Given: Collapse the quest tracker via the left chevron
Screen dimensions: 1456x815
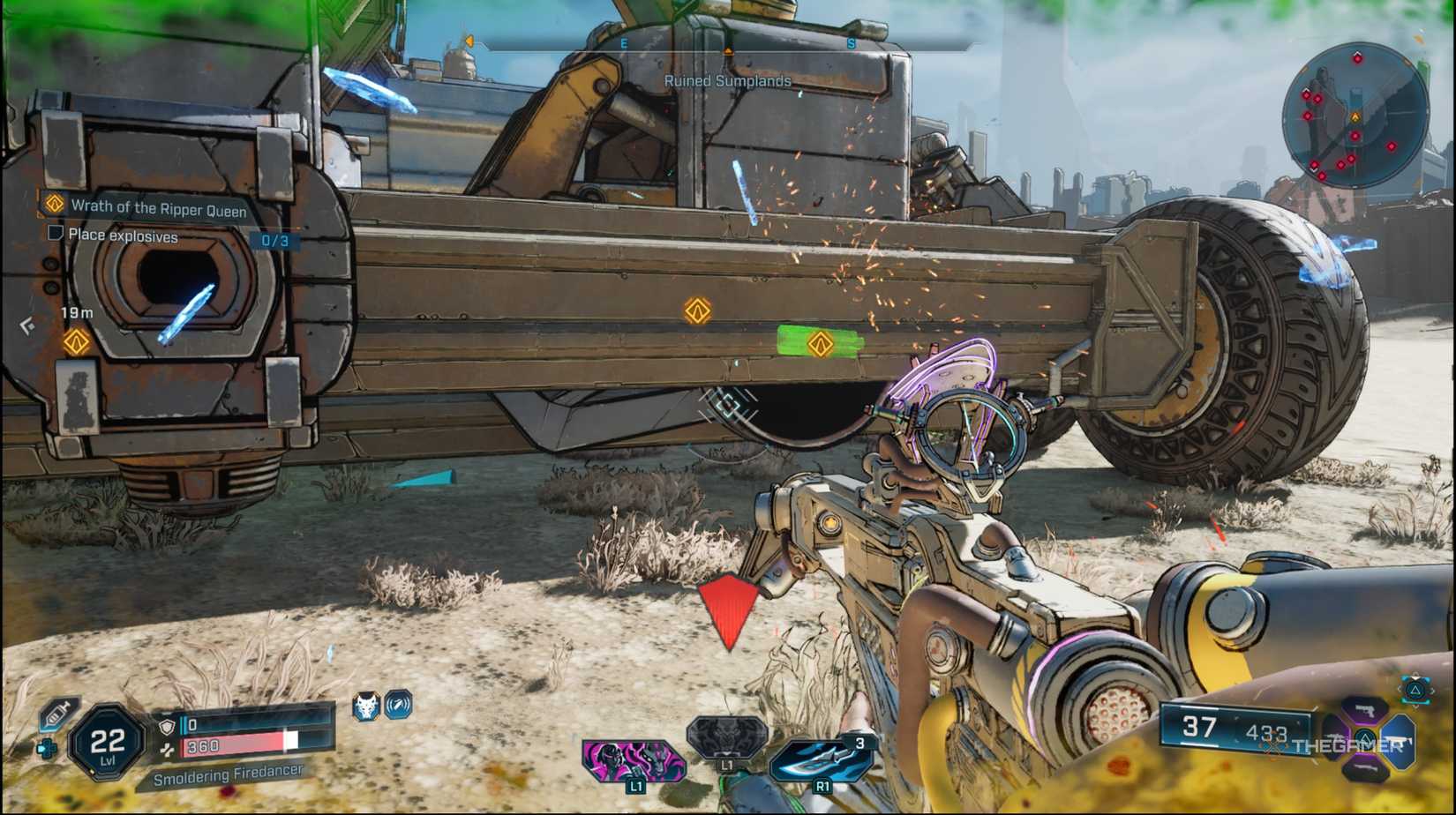Looking at the screenshot, I should point(27,325).
